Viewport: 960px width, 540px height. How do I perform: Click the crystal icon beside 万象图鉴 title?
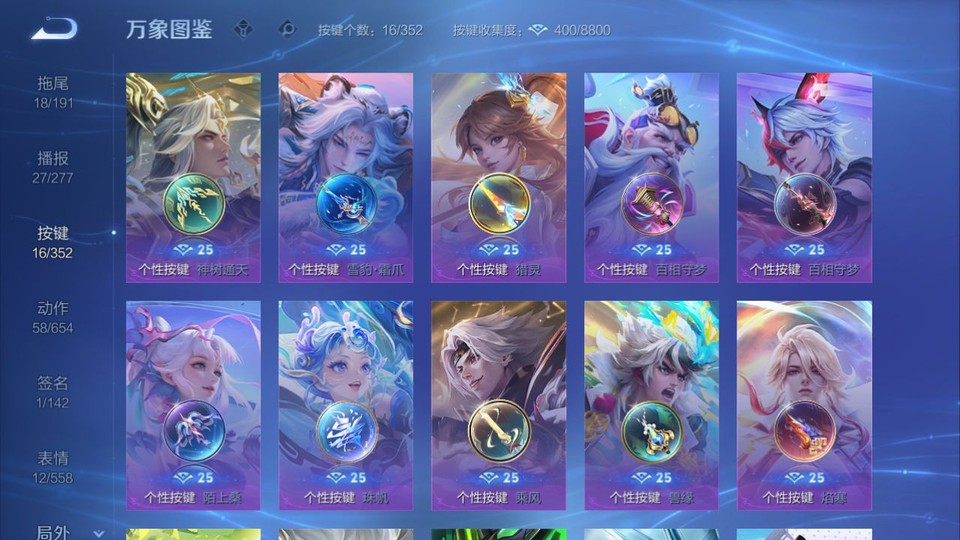244,29
